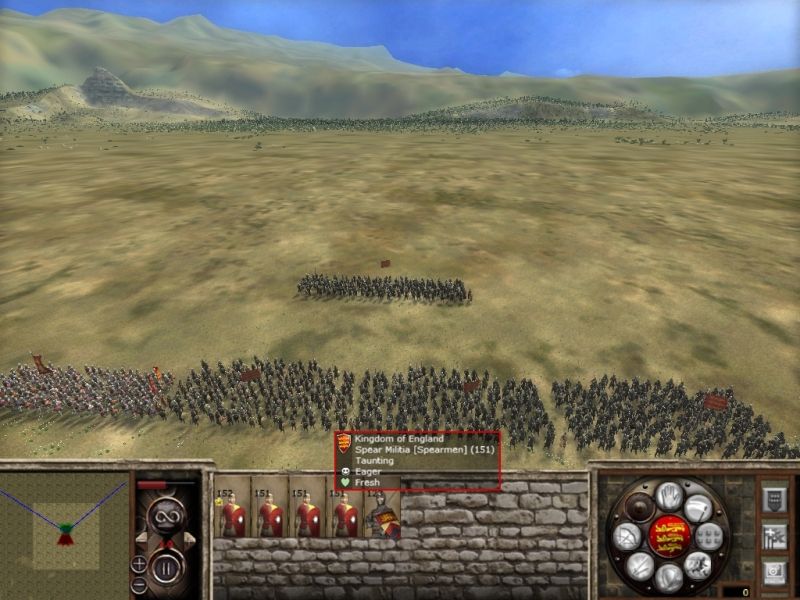Zoom out the minimap with minus button
The width and height of the screenshot is (800, 600).
(139, 584)
